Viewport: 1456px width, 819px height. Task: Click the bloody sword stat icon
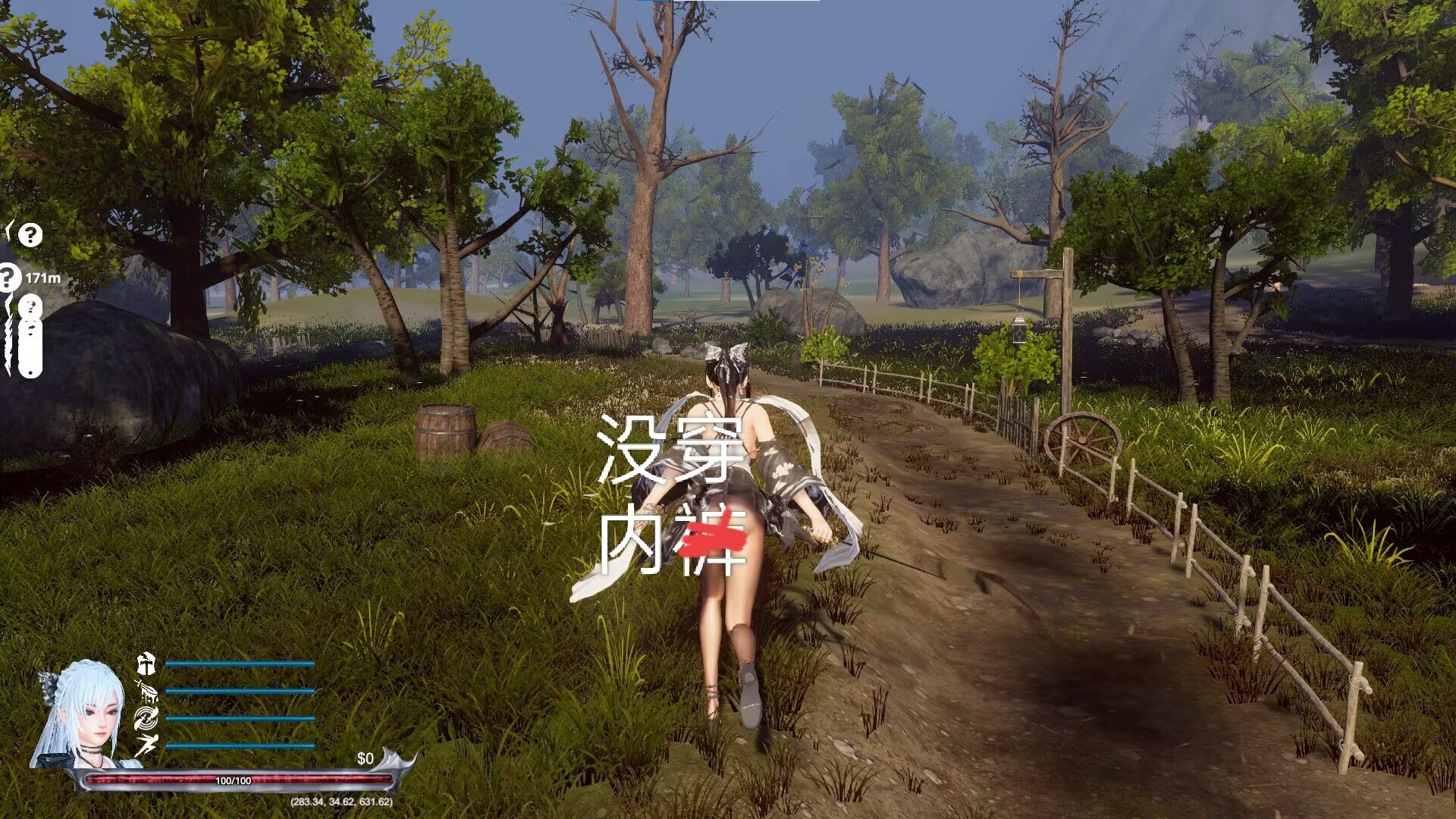(x=146, y=691)
